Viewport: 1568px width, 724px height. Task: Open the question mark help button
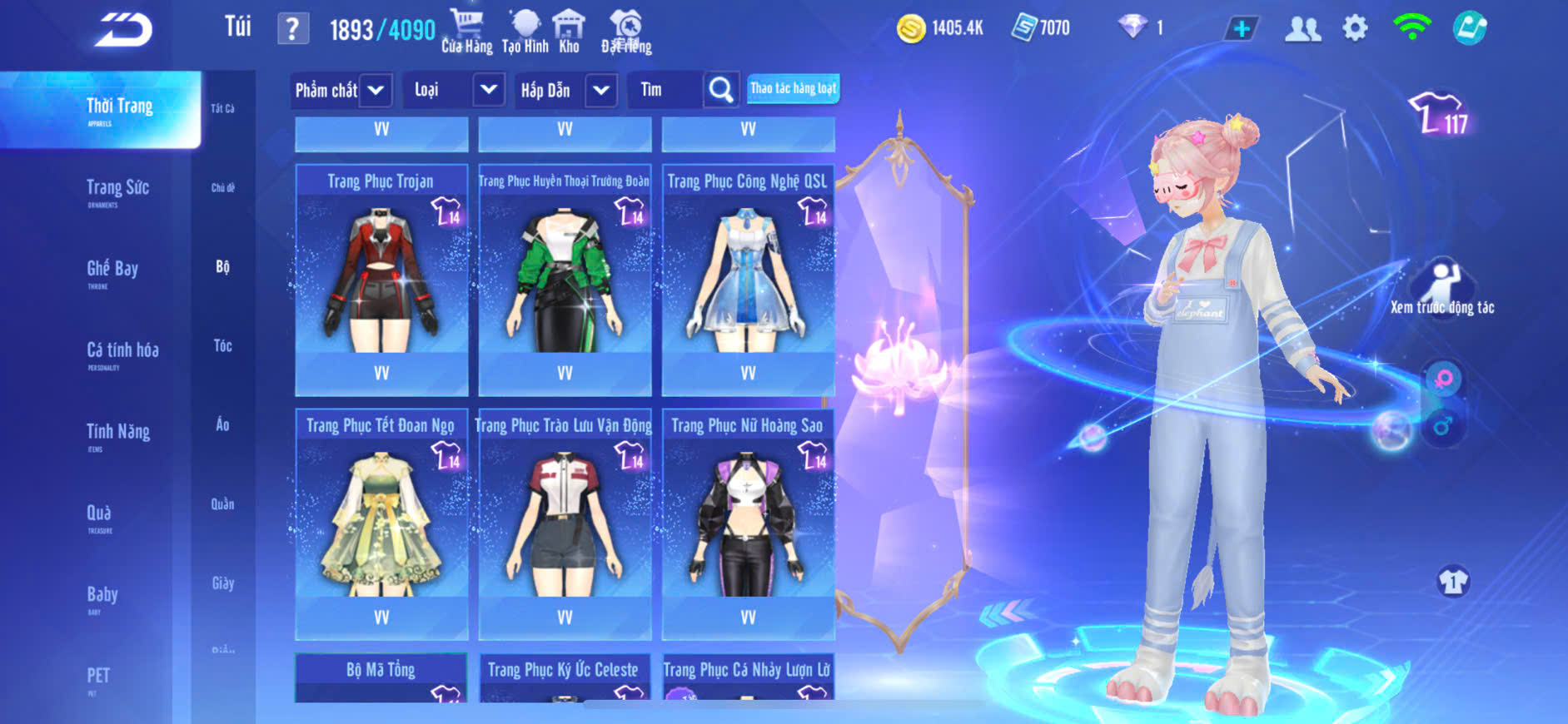point(292,29)
